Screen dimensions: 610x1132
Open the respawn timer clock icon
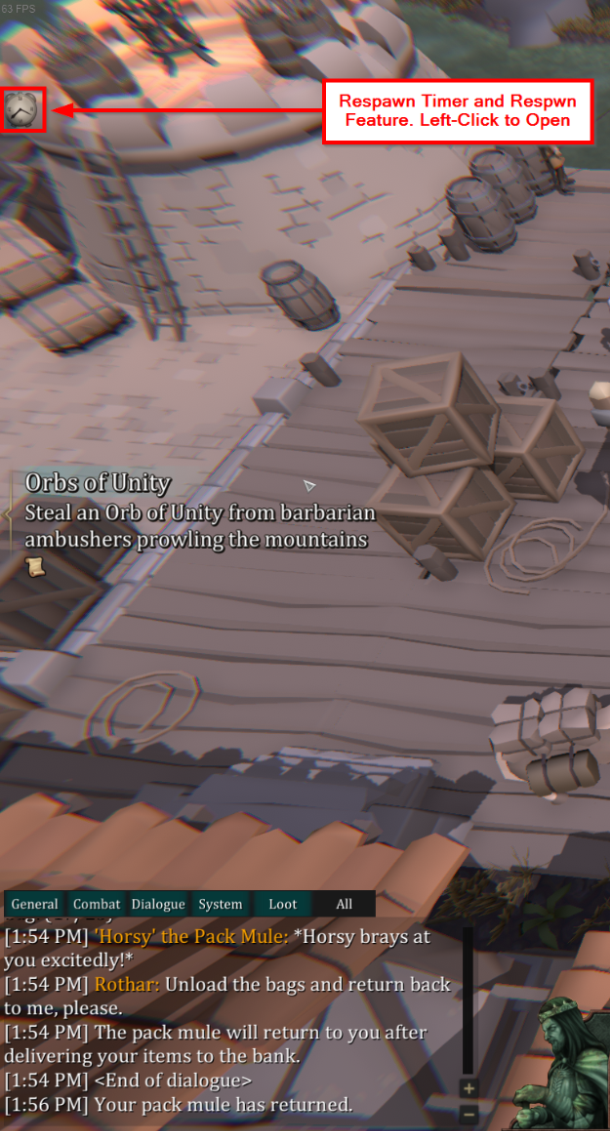(x=22, y=109)
